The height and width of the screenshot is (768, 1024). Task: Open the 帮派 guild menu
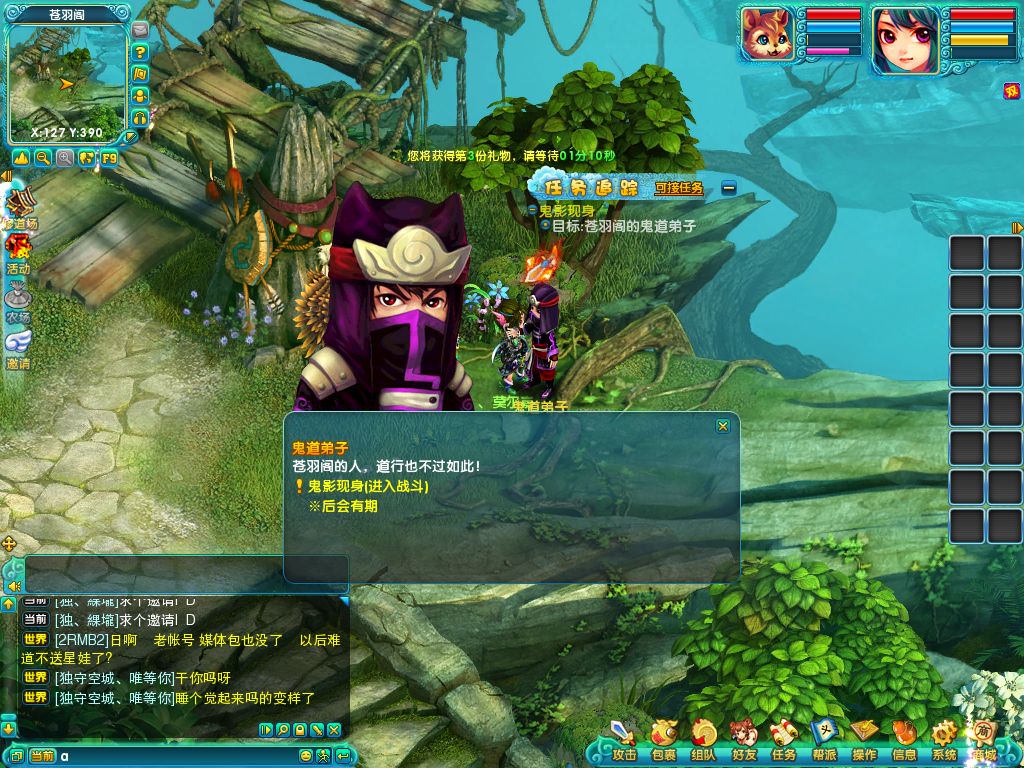(824, 741)
